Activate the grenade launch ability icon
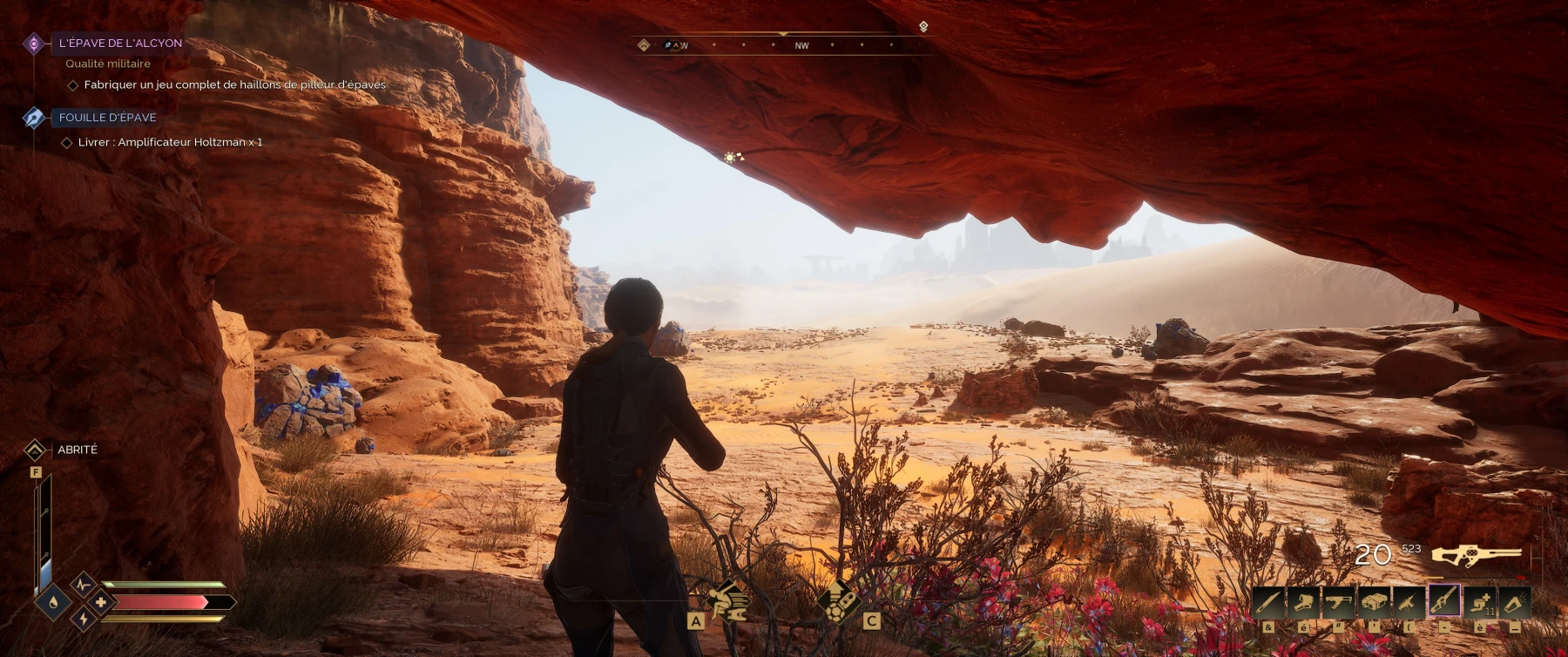Image resolution: width=1568 pixels, height=657 pixels. (x=838, y=599)
